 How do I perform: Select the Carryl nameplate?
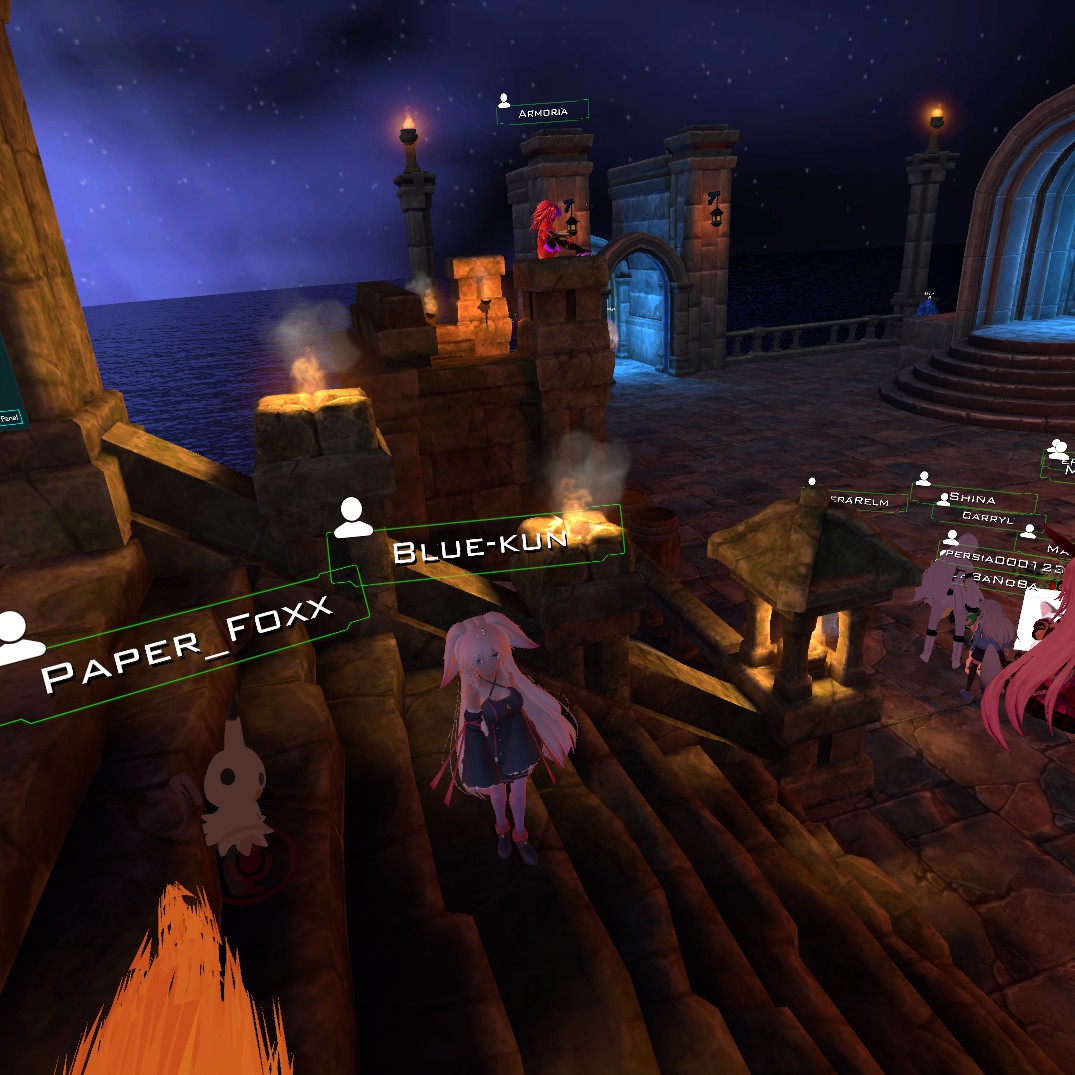click(x=987, y=517)
